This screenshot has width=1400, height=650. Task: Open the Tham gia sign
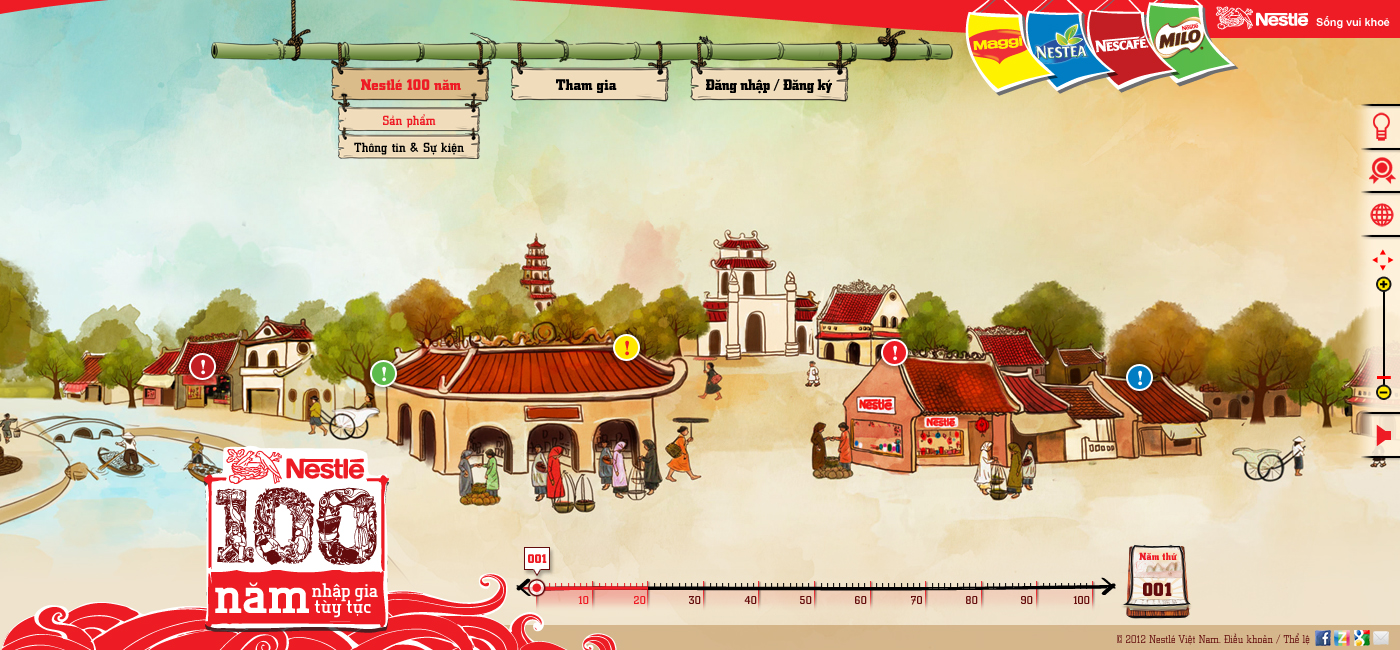[586, 85]
